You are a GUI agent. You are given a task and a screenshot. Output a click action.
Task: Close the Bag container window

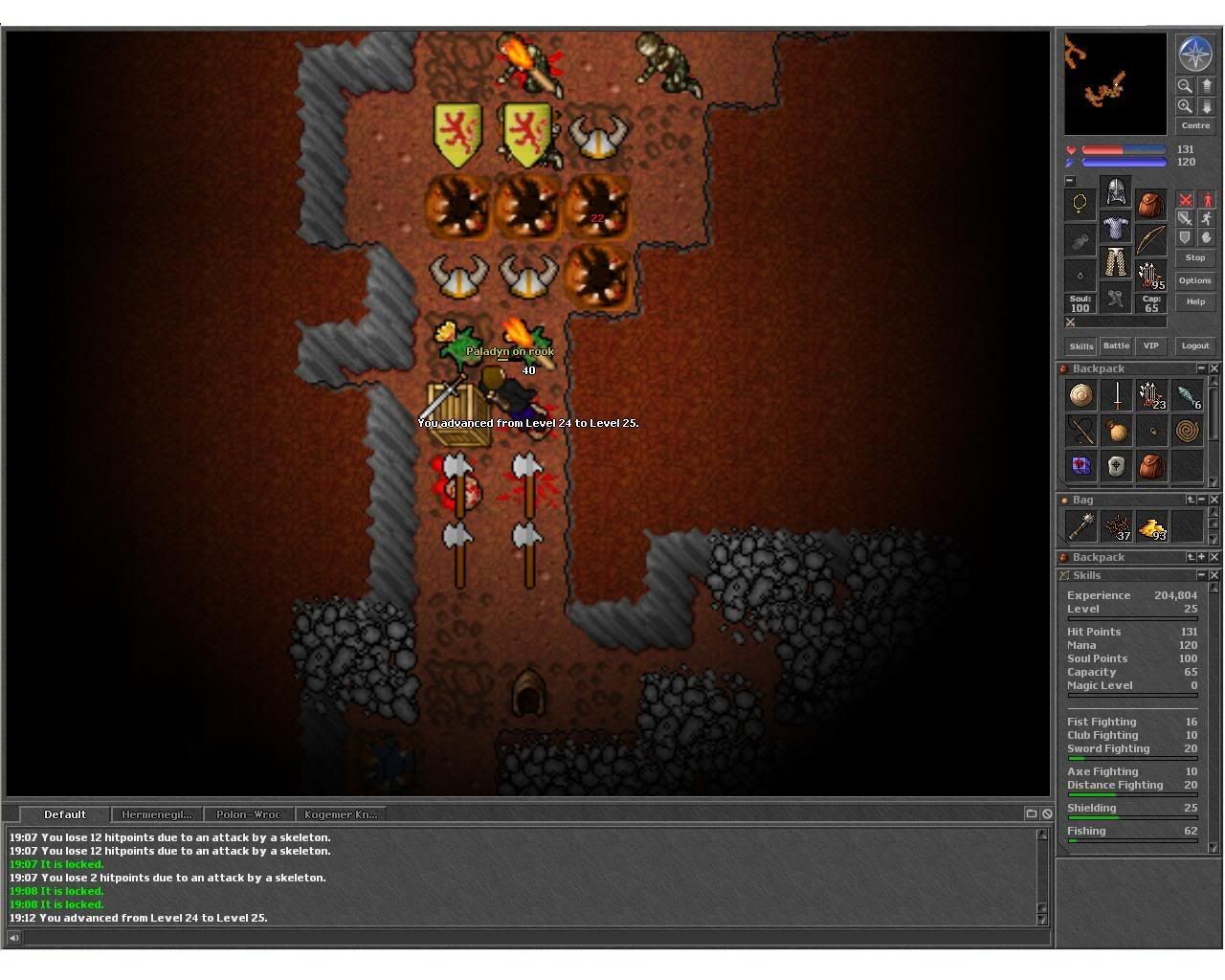1214,500
